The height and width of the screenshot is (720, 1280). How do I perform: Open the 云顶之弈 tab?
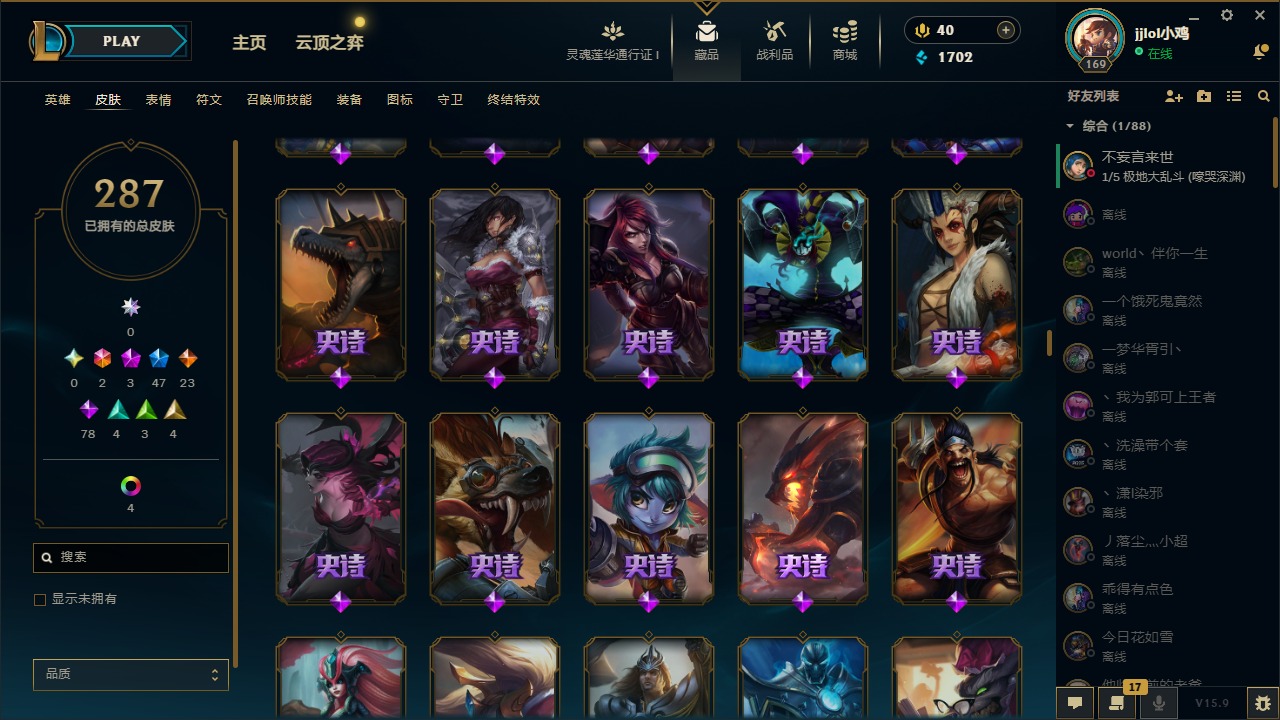point(329,43)
